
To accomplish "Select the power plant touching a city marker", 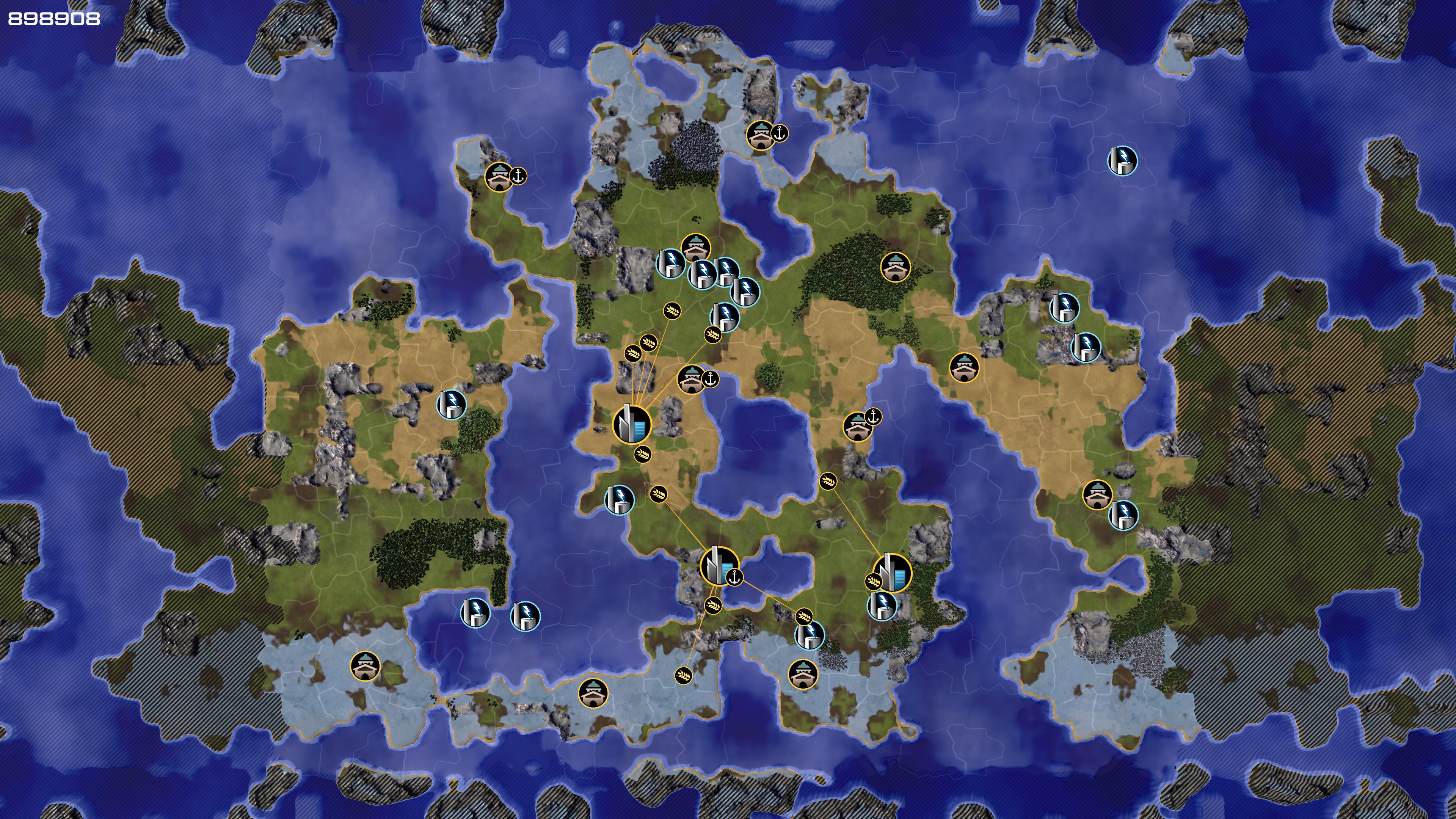I will point(882,606).
